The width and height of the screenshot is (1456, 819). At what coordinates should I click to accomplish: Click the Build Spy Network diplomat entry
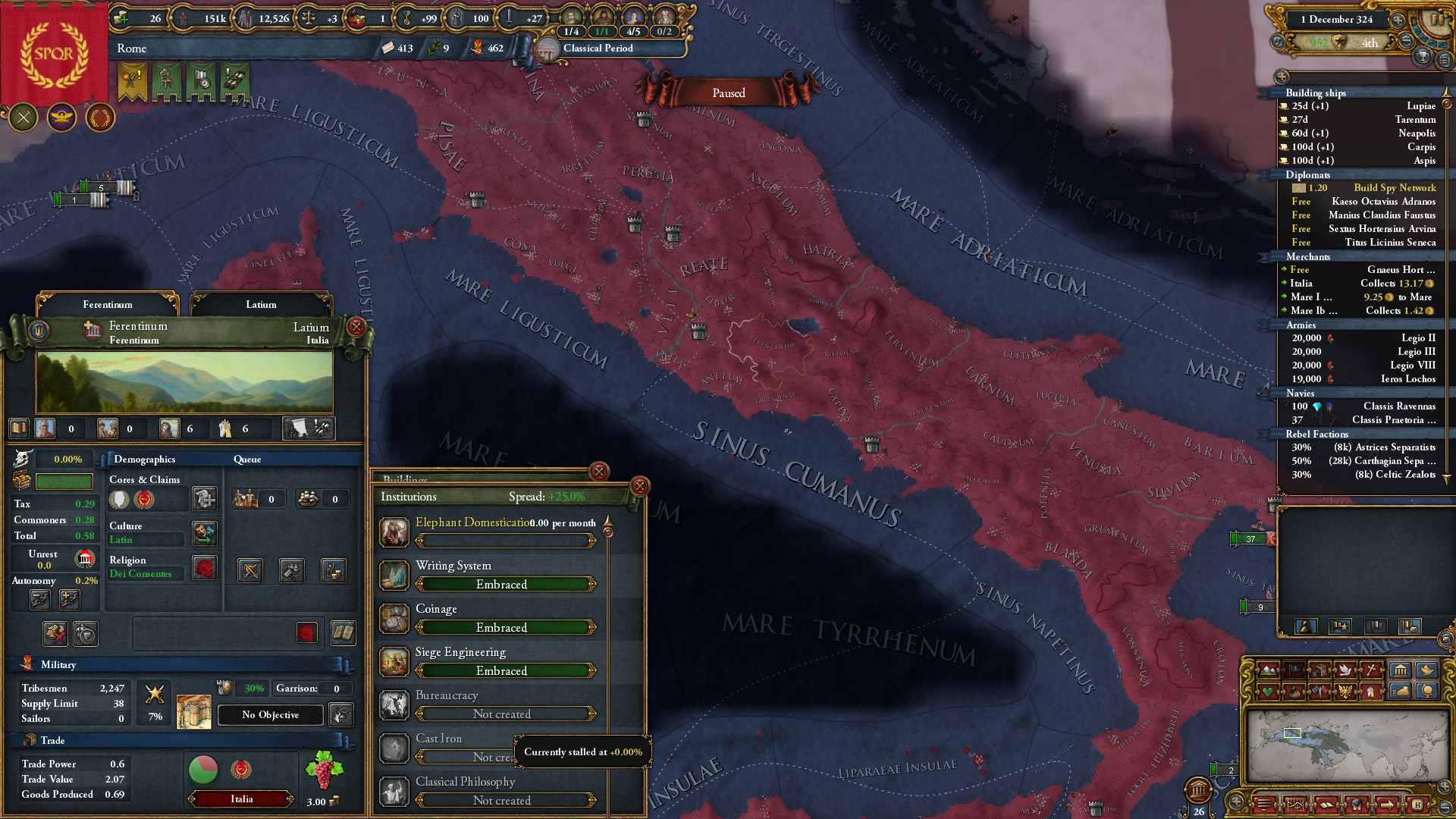pyautogui.click(x=1394, y=187)
